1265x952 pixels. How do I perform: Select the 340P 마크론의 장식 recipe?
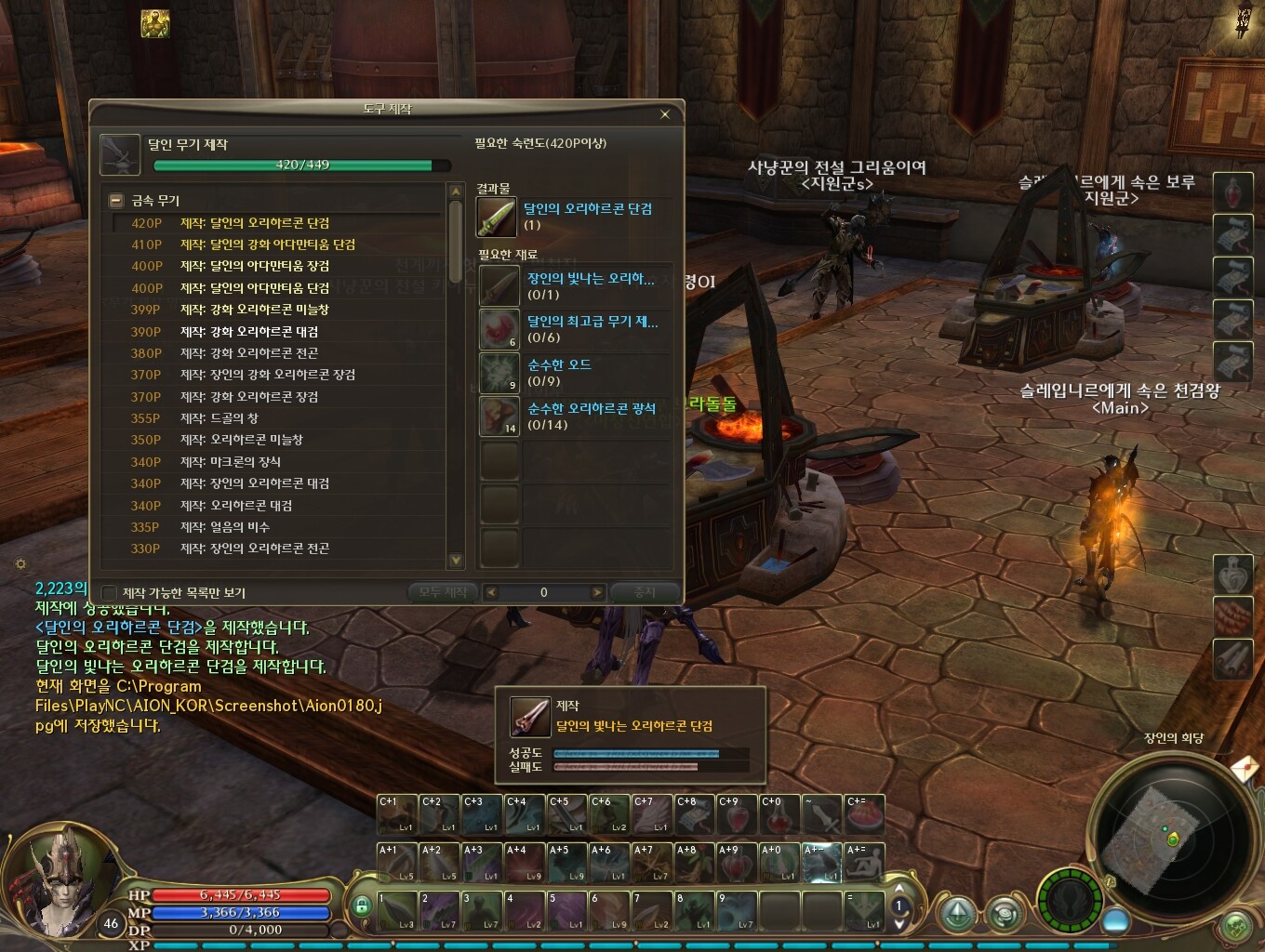click(230, 462)
